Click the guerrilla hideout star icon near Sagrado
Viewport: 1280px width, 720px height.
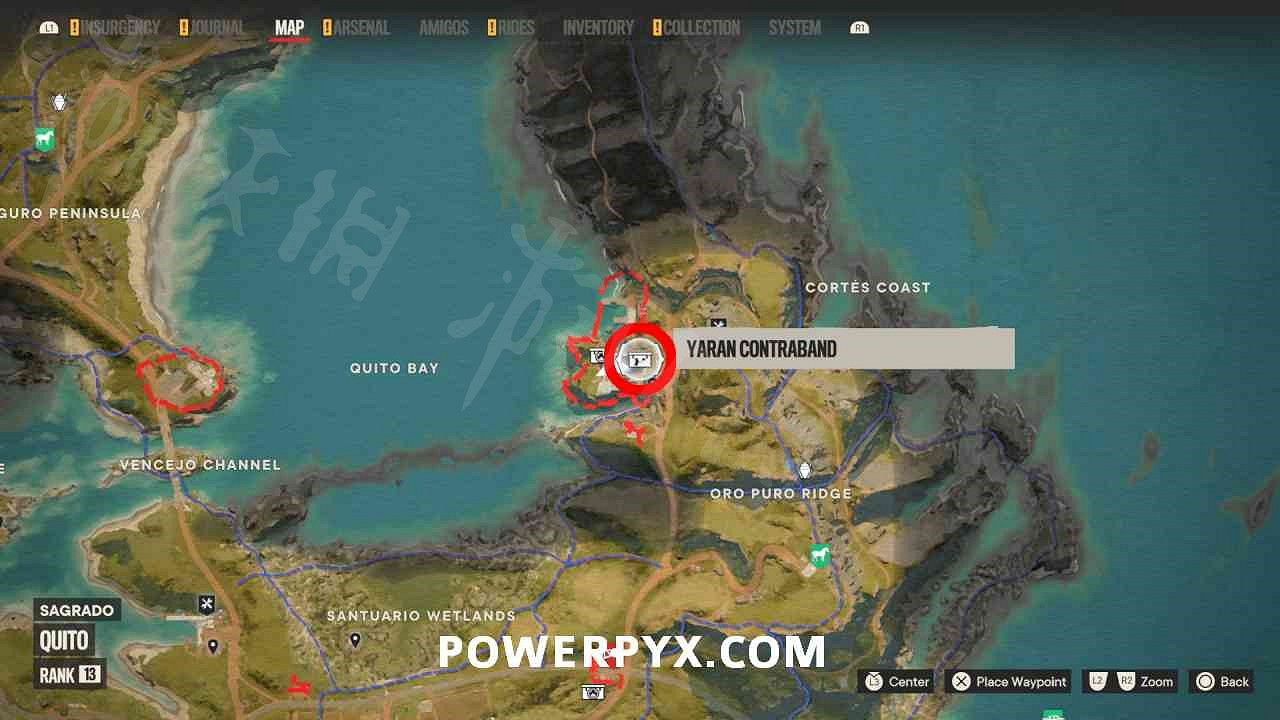coord(205,603)
